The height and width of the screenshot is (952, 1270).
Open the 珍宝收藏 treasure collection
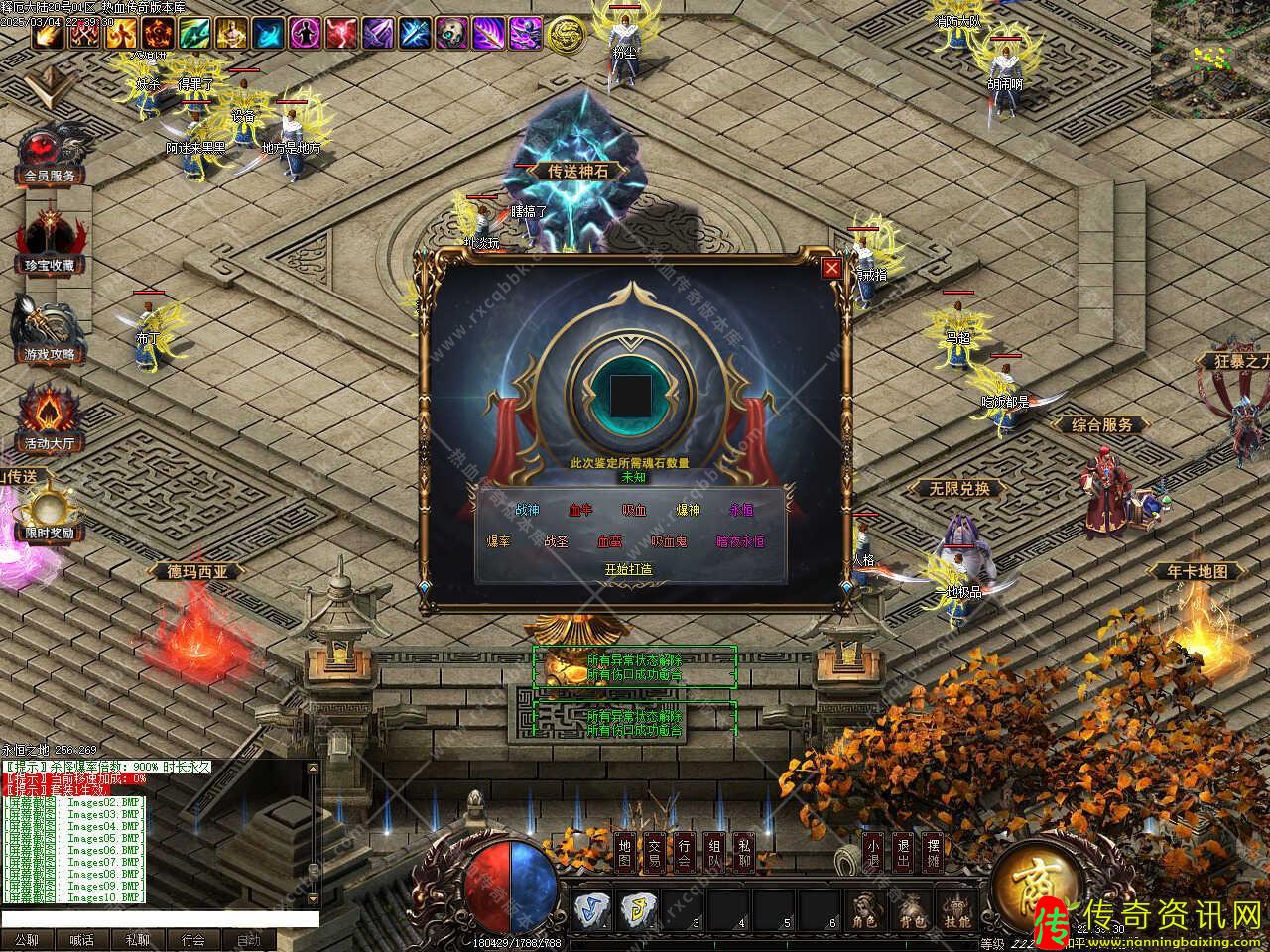click(x=50, y=243)
